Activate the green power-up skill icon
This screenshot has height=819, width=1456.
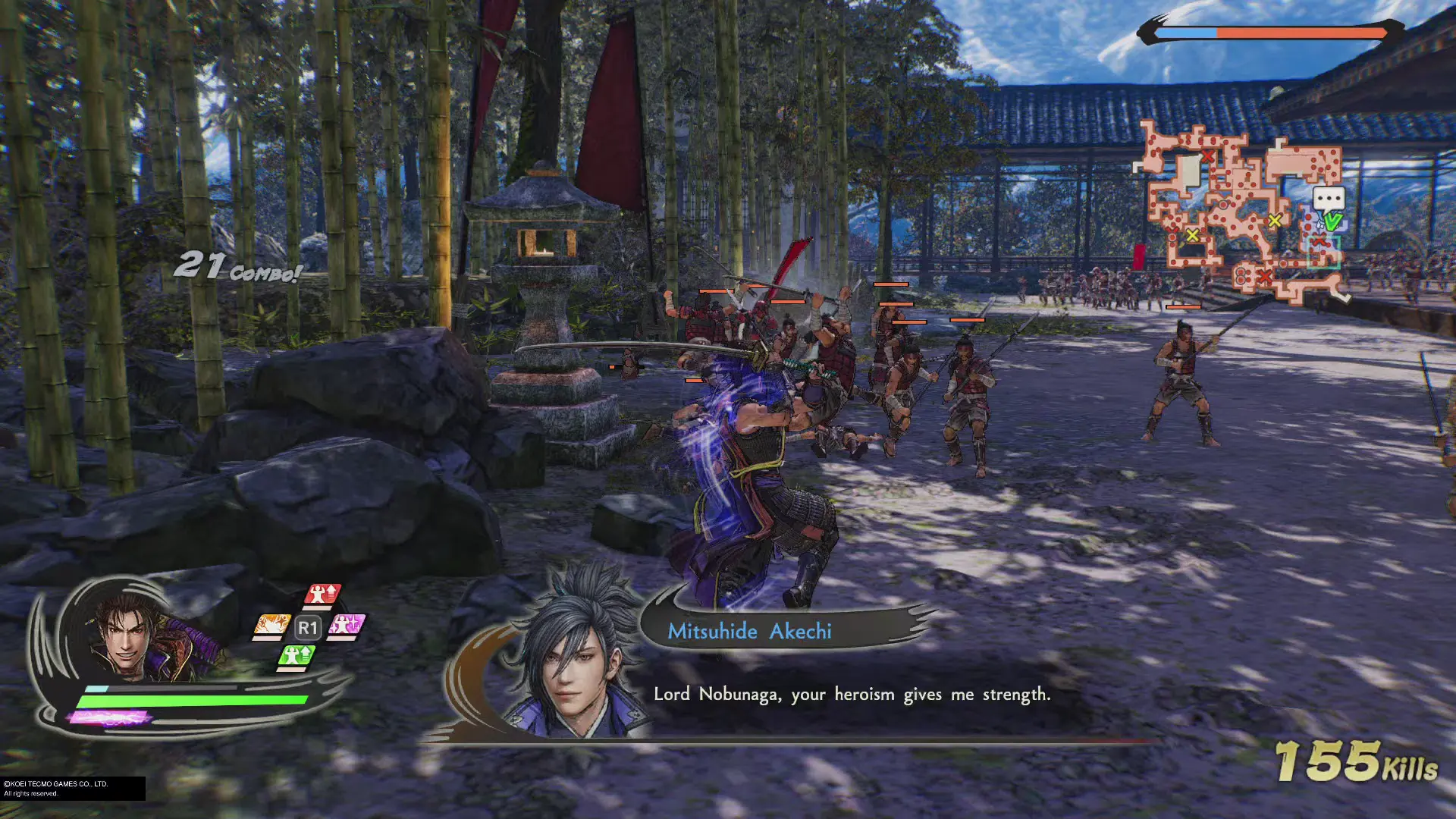[297, 655]
